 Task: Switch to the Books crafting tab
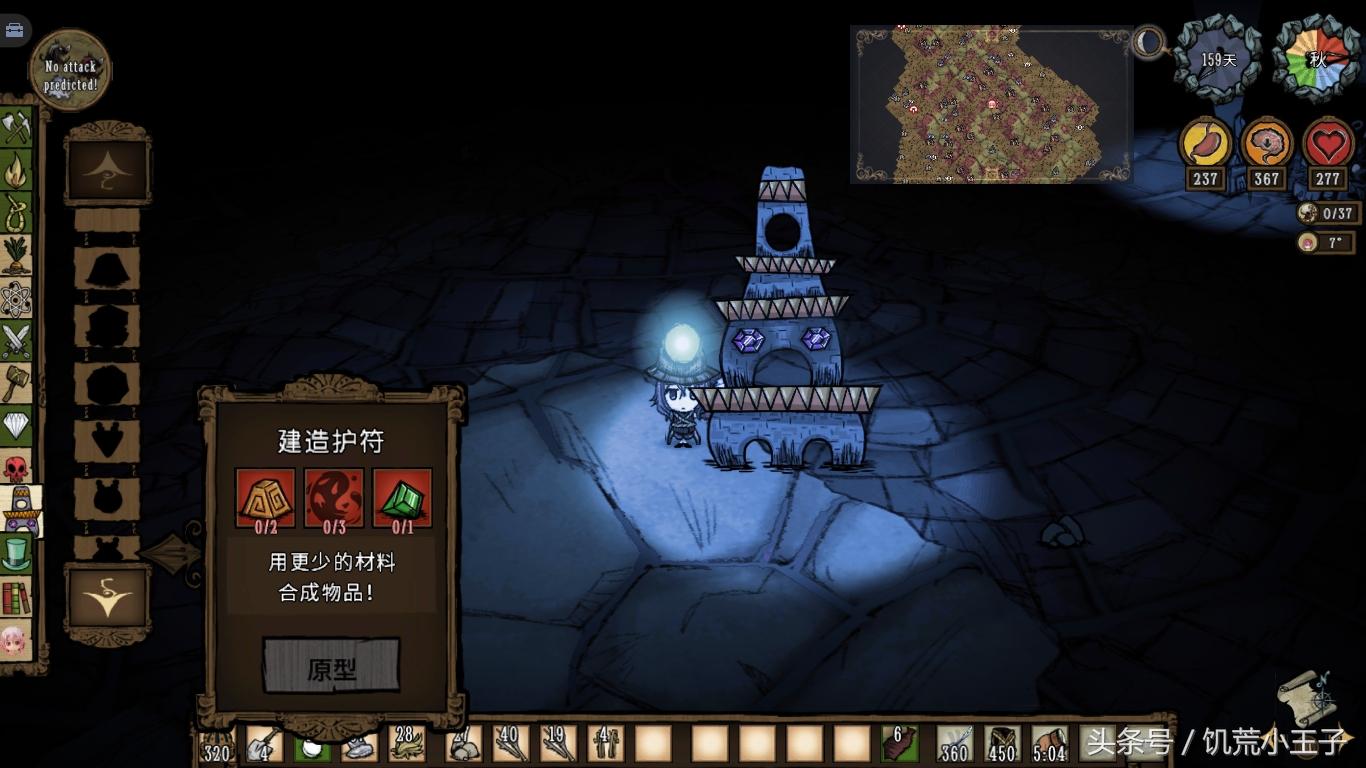click(16, 597)
